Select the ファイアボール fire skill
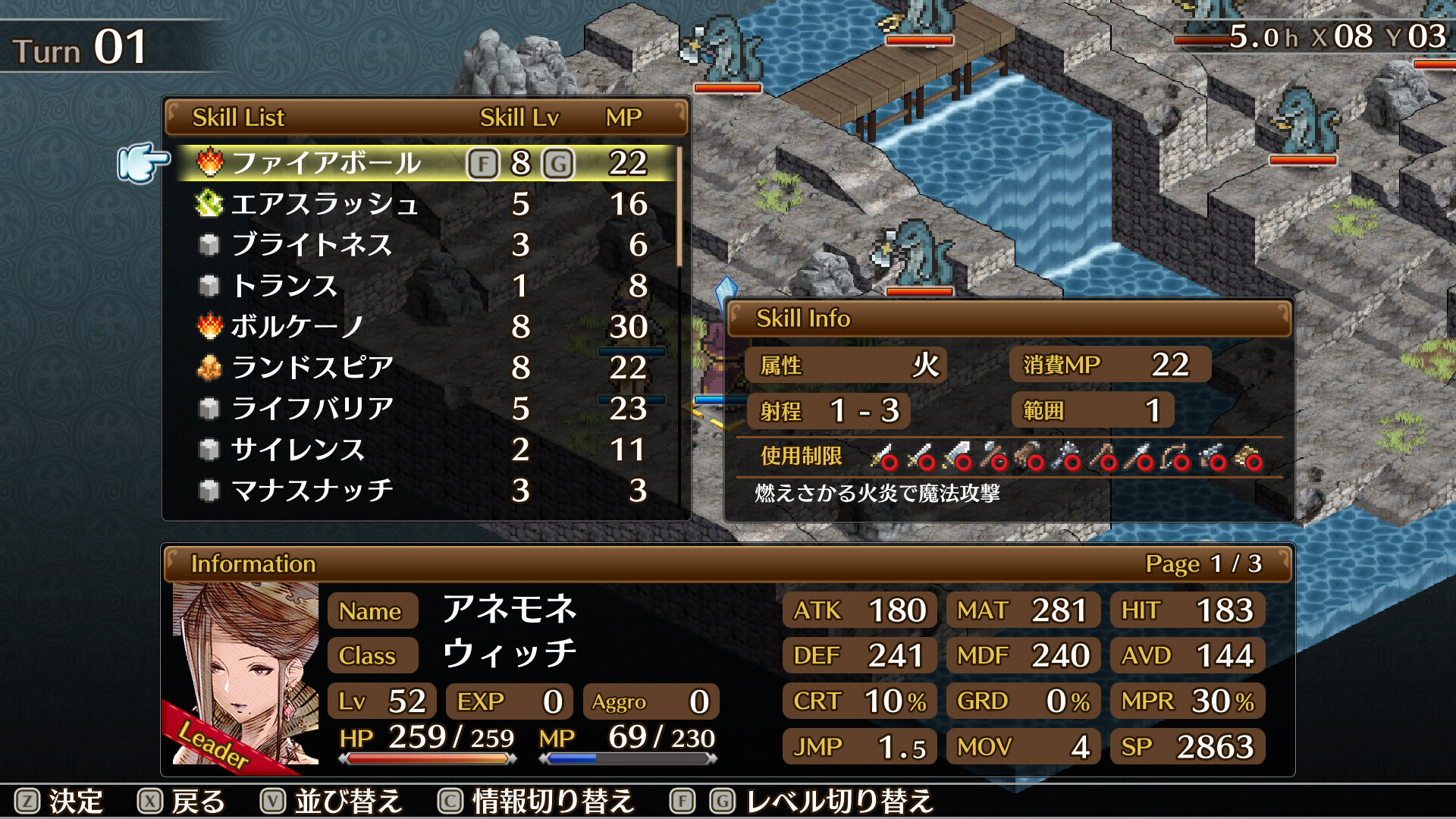 (x=326, y=163)
